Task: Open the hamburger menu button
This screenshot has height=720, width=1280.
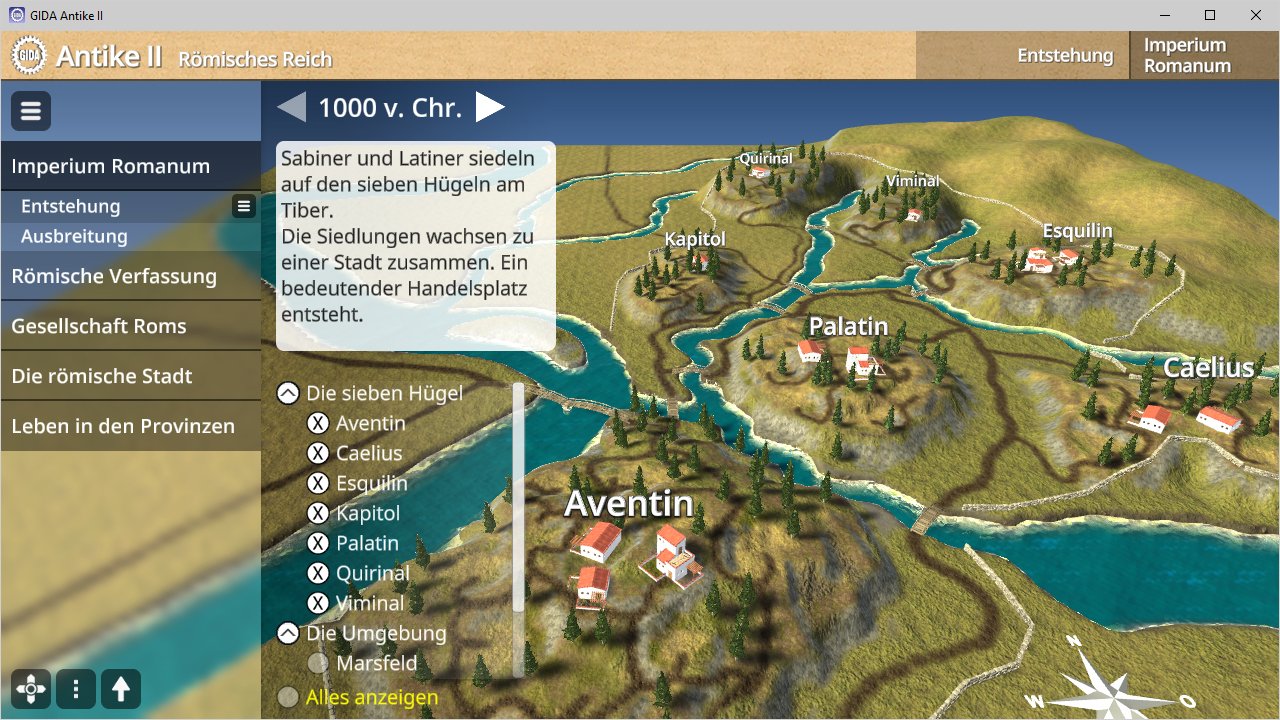Action: coord(31,111)
